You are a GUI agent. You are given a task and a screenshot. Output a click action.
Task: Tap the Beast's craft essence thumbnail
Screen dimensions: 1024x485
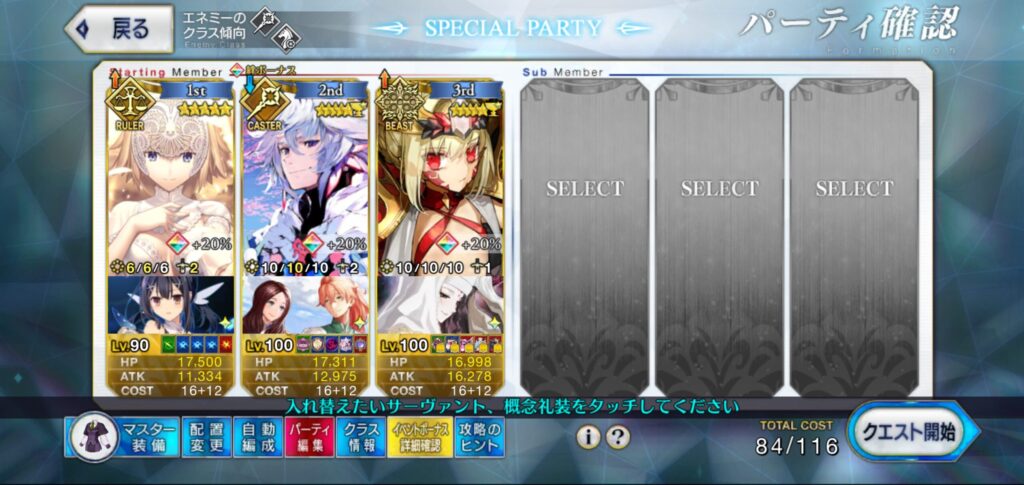pyautogui.click(x=440, y=306)
